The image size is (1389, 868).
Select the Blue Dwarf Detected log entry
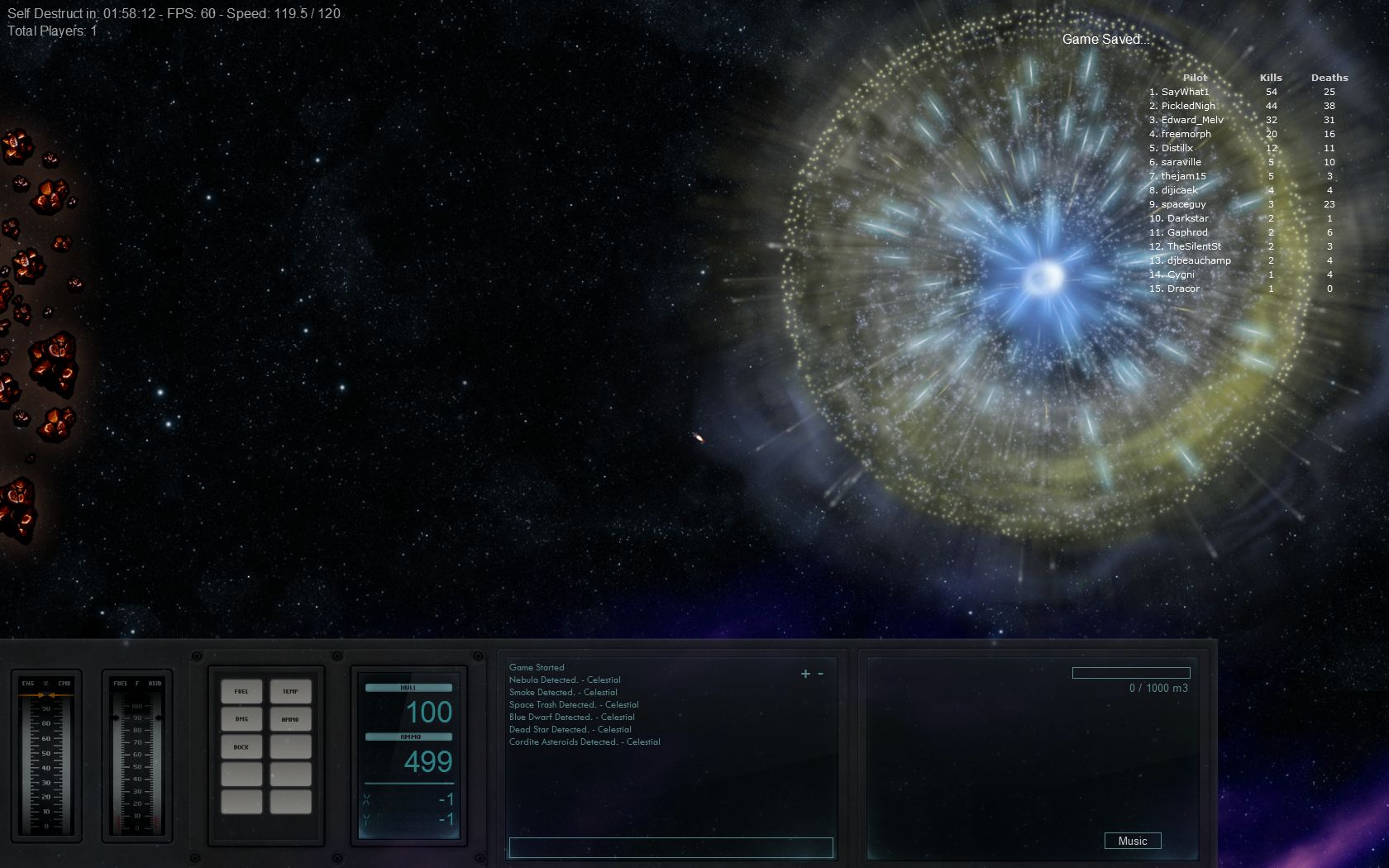pyautogui.click(x=572, y=718)
